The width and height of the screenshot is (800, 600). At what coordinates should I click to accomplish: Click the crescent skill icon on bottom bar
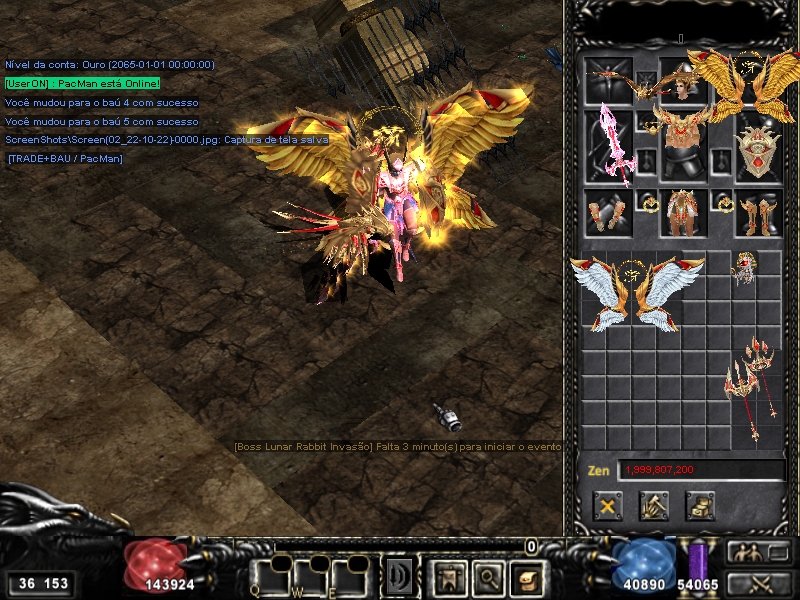point(400,576)
